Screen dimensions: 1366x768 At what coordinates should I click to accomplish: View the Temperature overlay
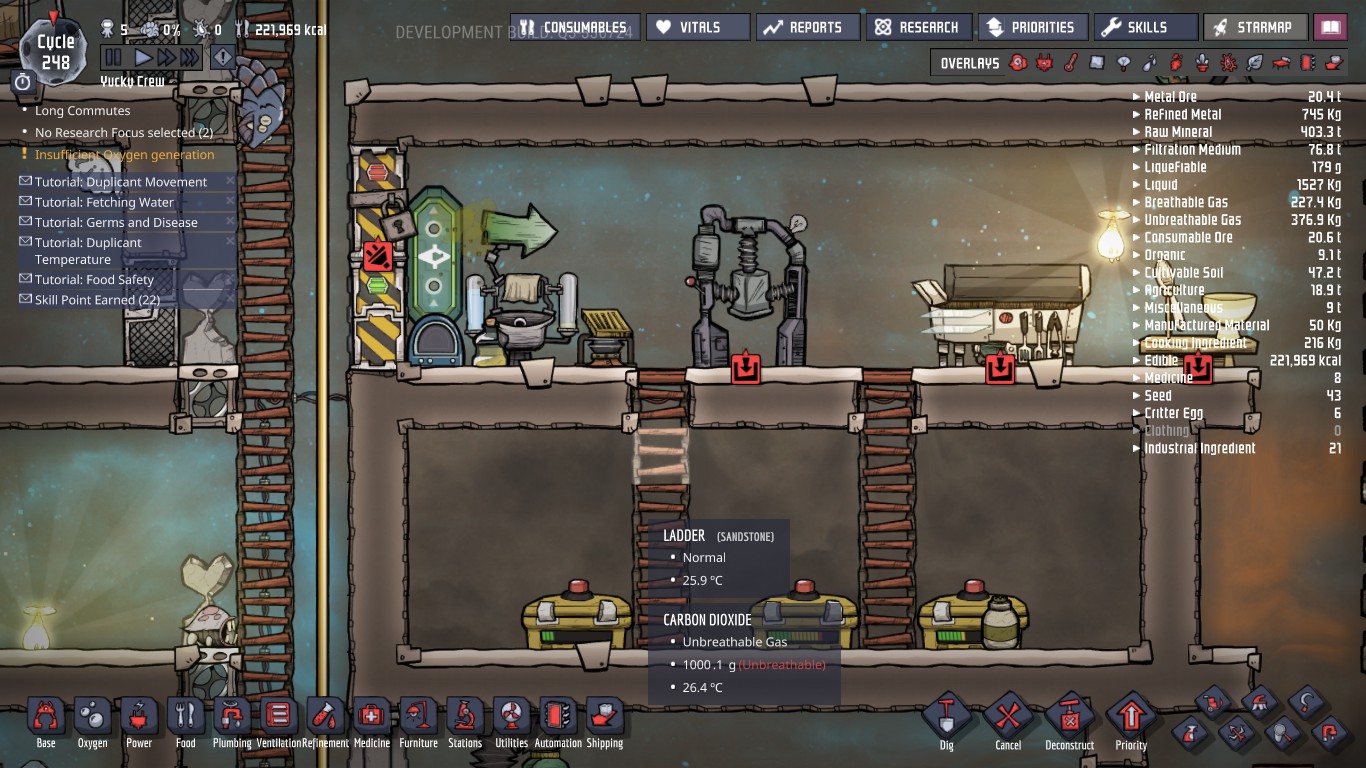1069,62
